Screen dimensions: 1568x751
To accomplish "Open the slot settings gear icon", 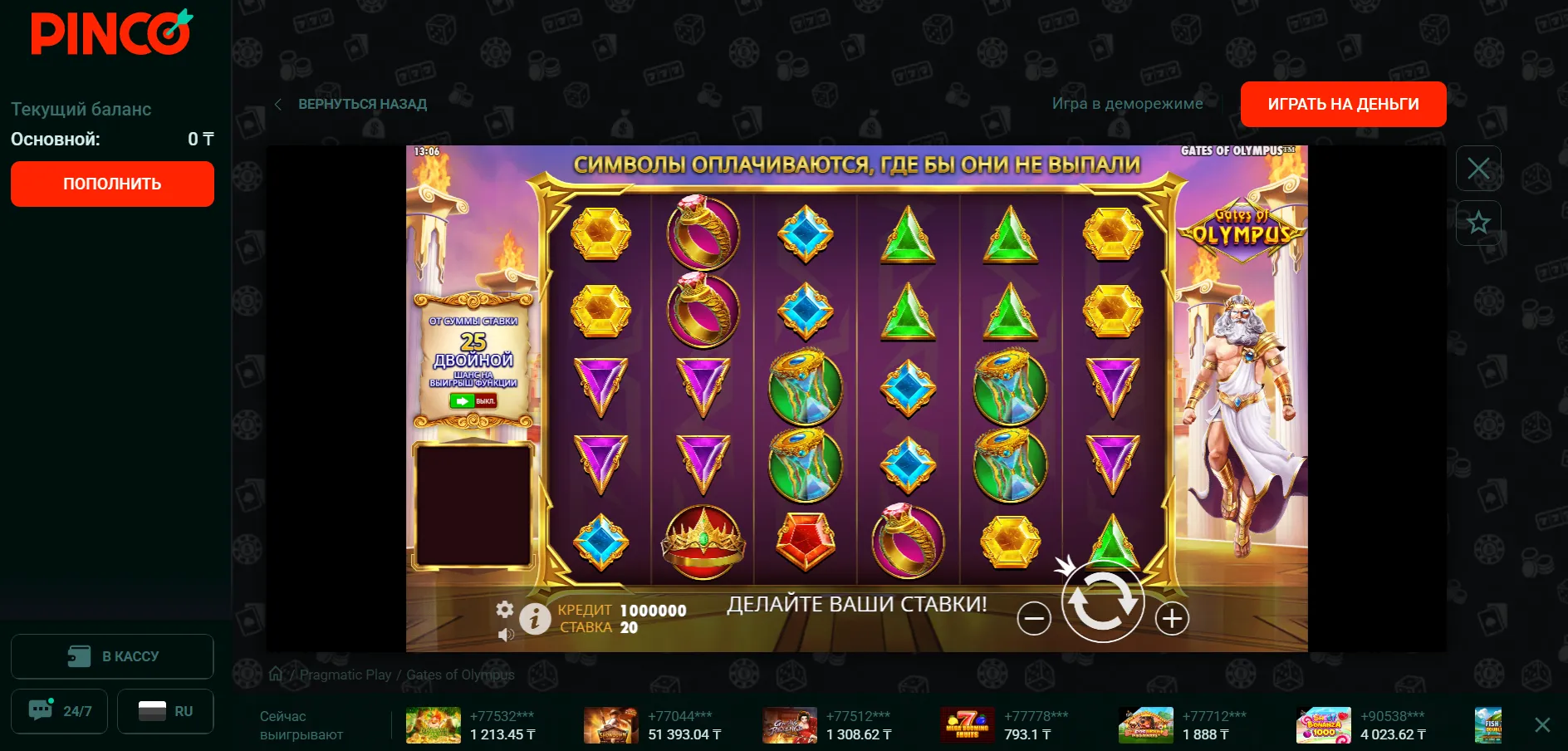I will [x=504, y=610].
